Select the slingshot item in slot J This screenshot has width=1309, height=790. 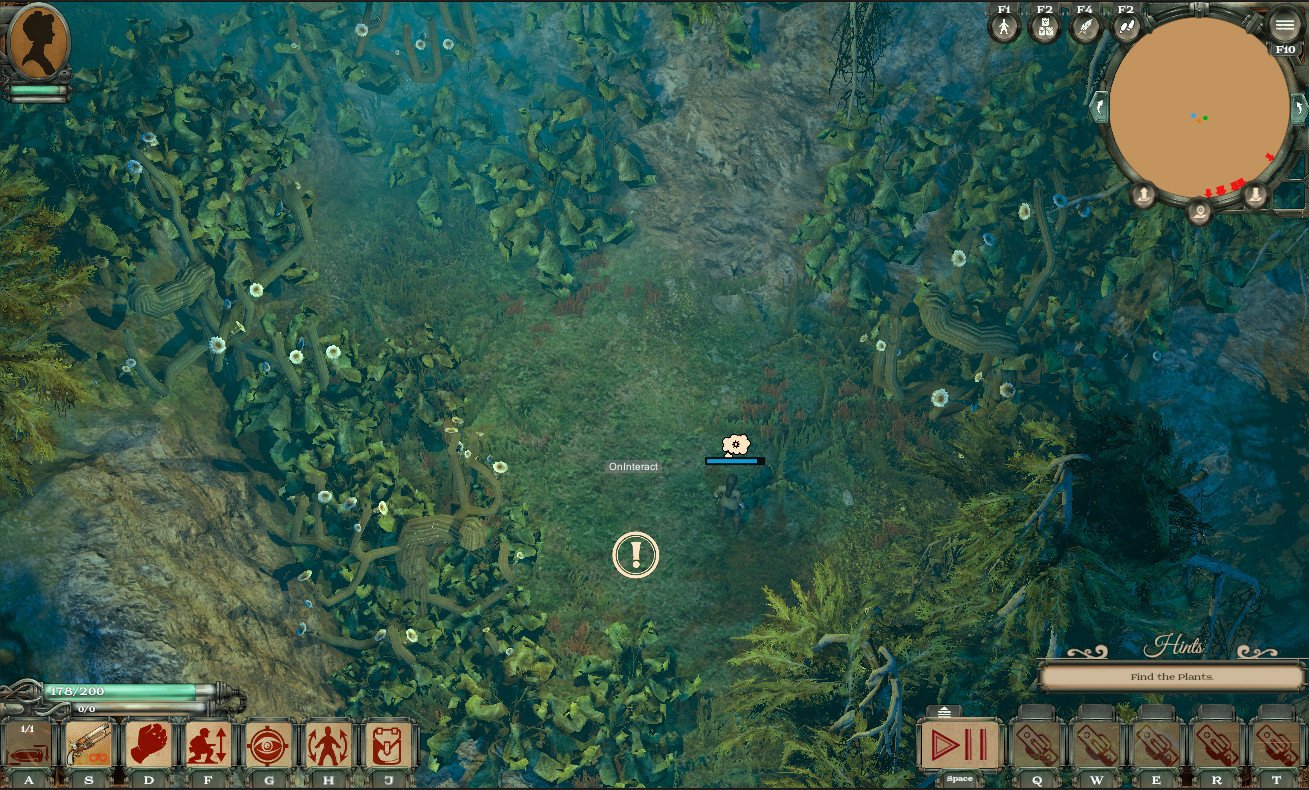coord(388,744)
